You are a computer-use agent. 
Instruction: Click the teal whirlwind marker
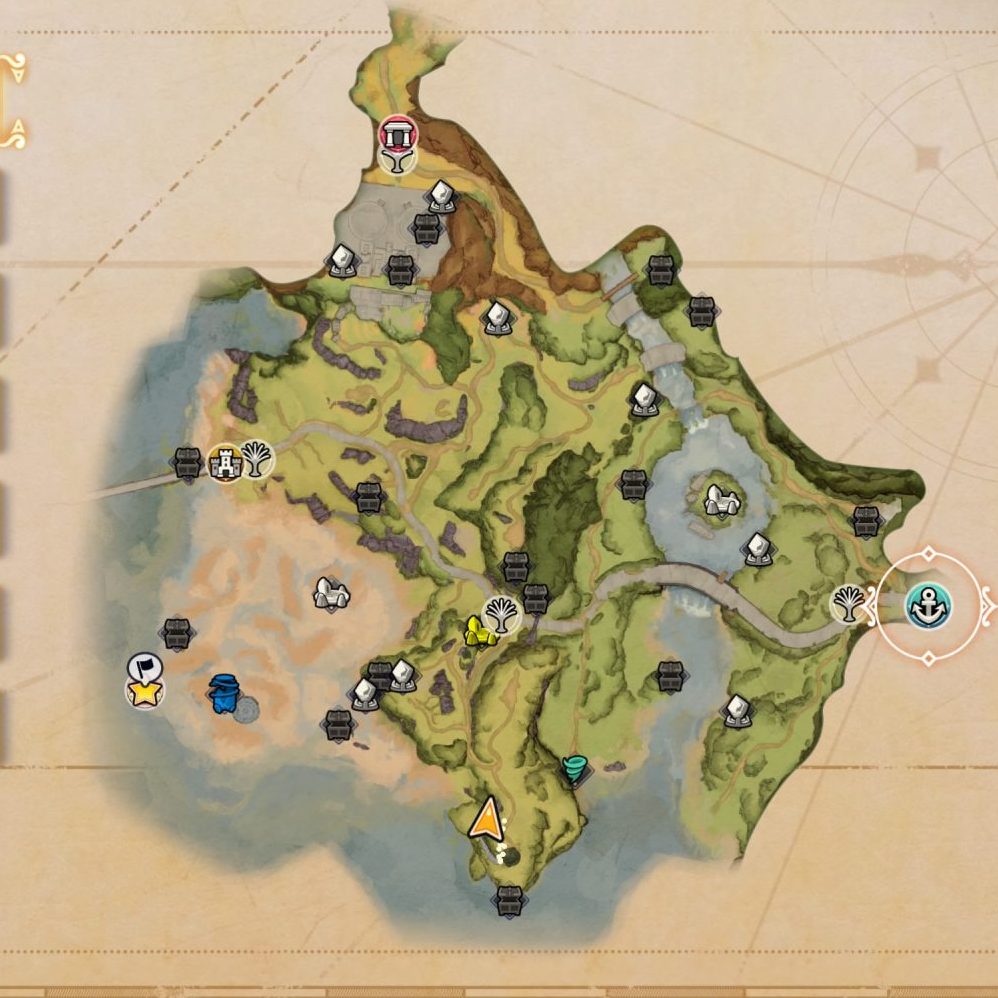pyautogui.click(x=575, y=770)
